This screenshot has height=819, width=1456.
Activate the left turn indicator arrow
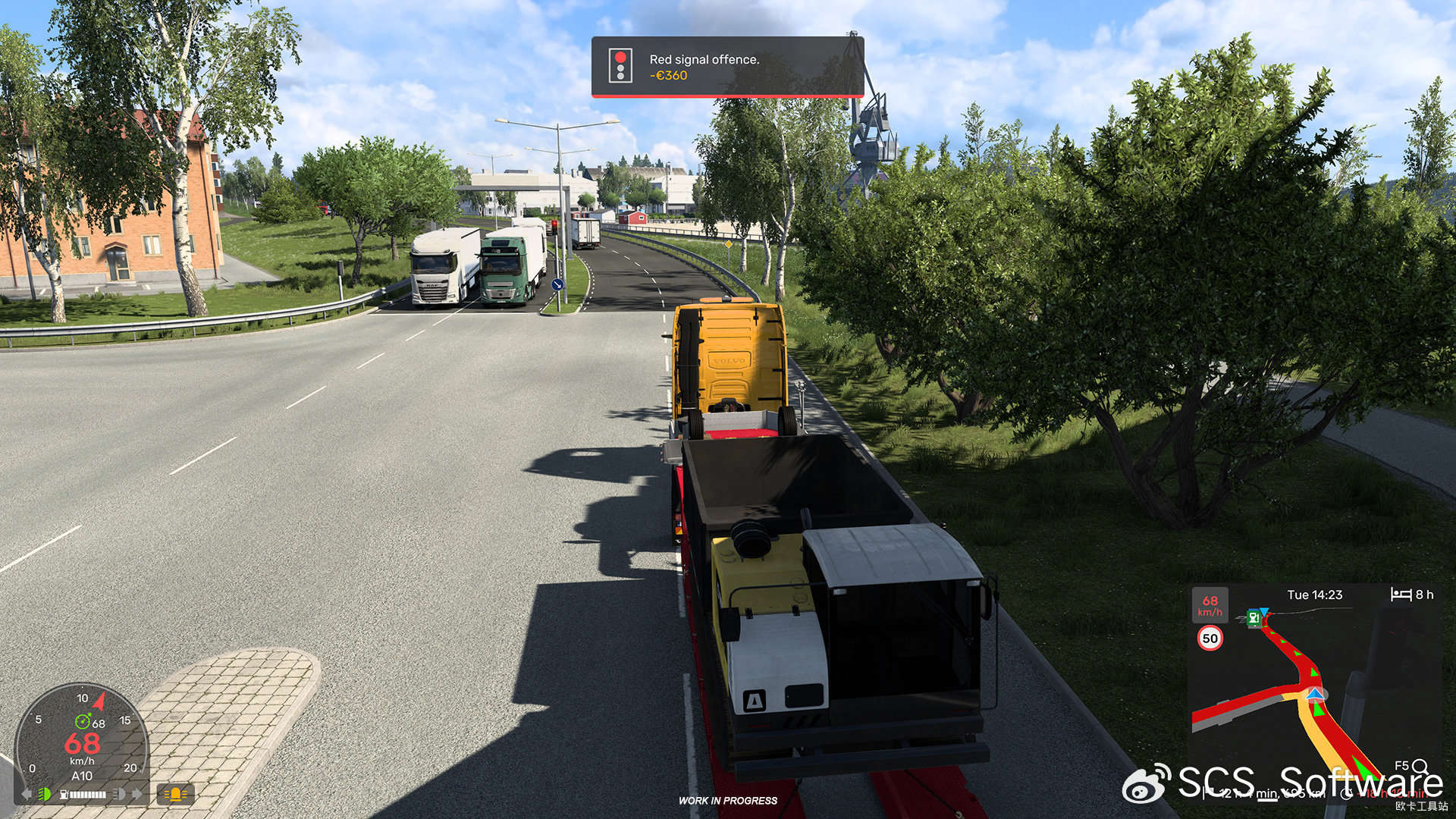(27, 794)
